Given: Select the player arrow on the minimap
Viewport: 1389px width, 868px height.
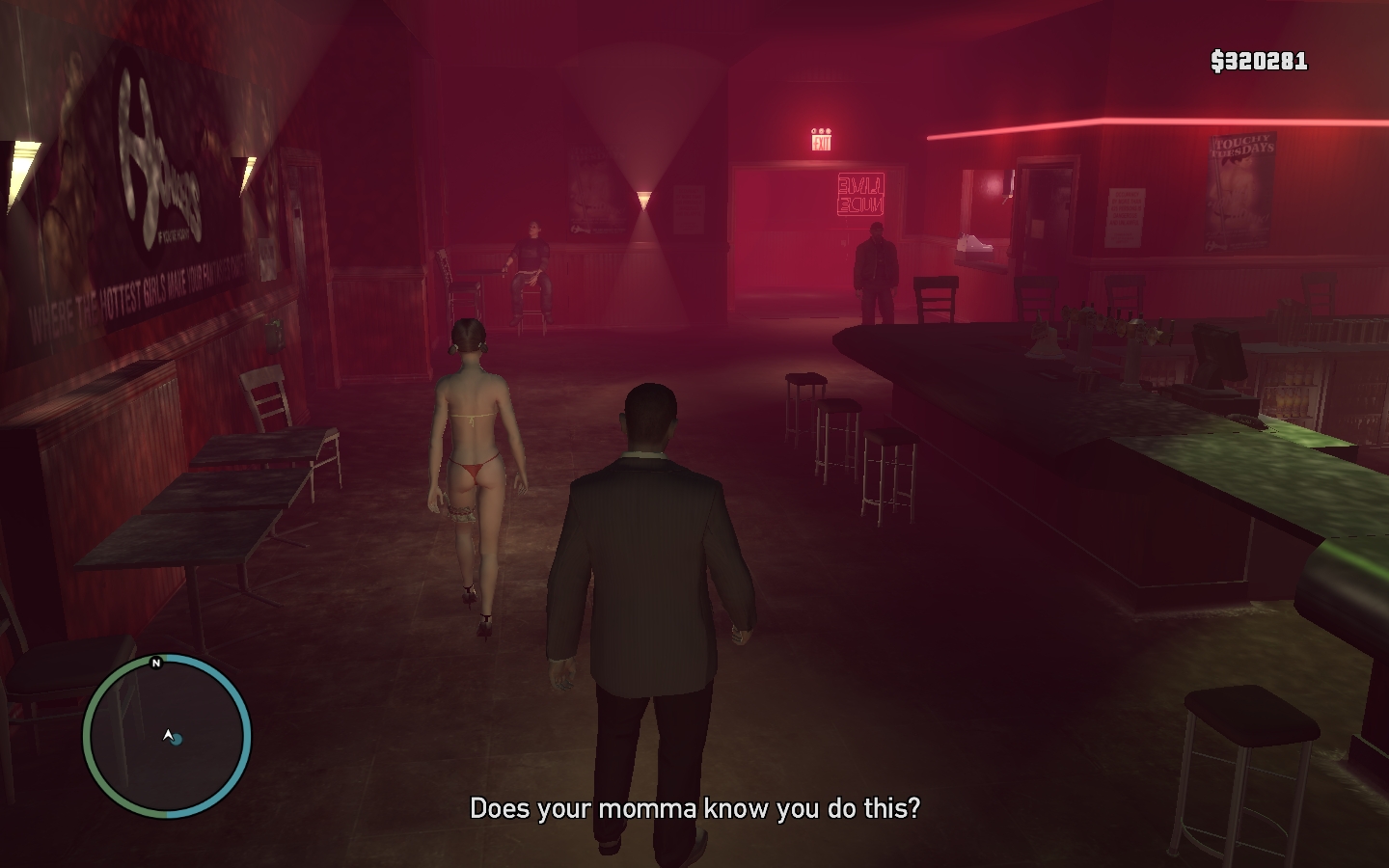Looking at the screenshot, I should (x=169, y=736).
